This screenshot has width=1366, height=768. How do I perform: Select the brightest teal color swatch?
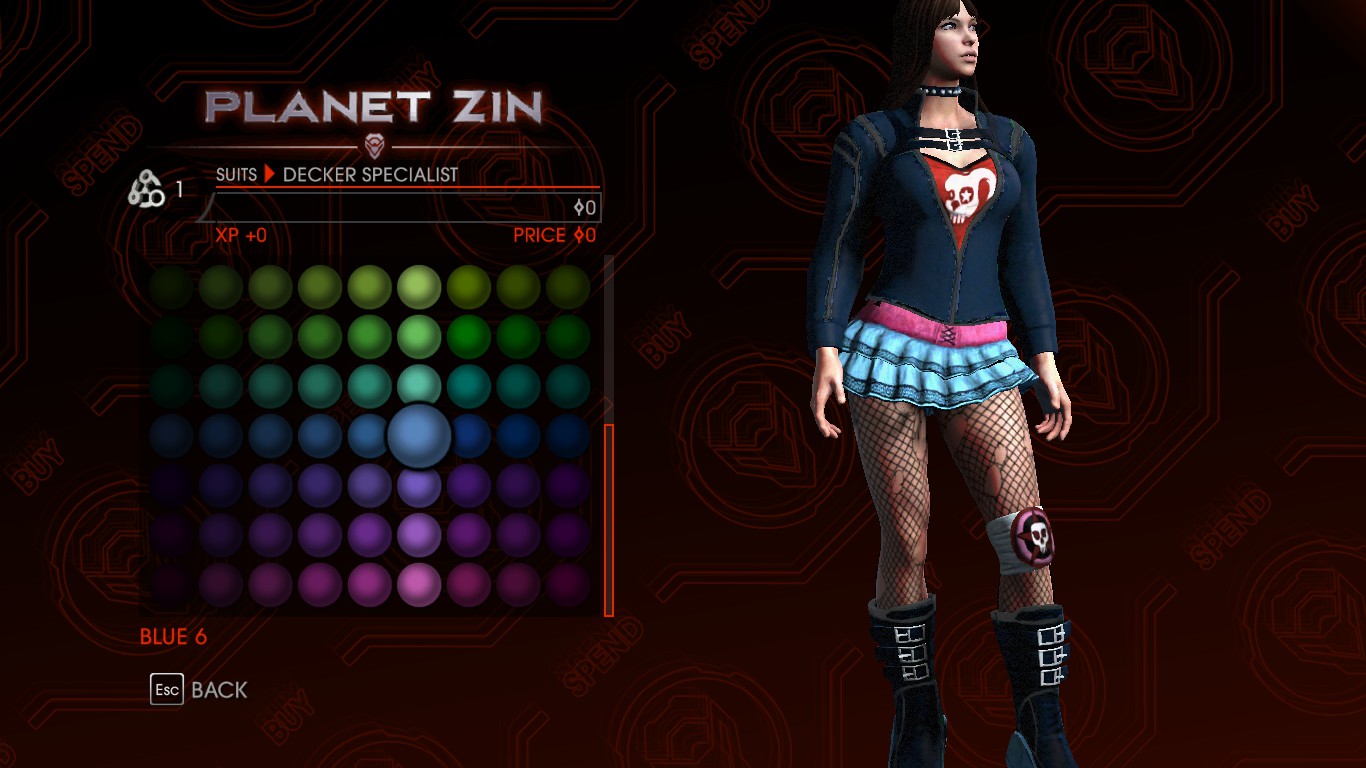(420, 386)
